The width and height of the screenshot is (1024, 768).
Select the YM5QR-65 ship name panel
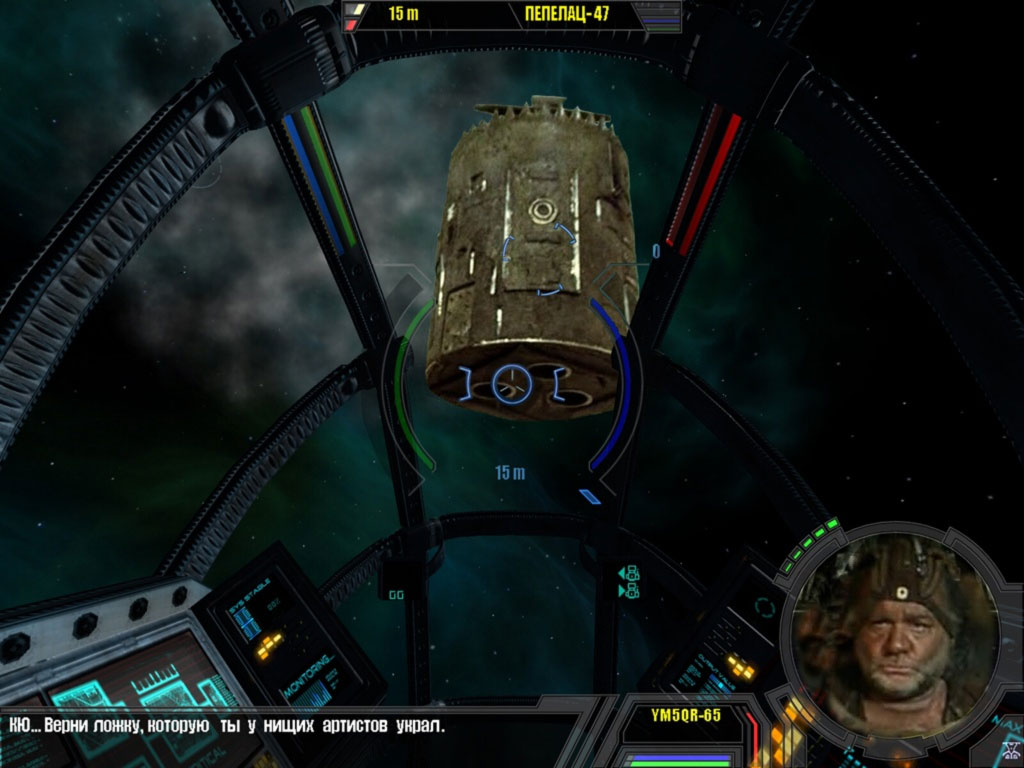[685, 715]
